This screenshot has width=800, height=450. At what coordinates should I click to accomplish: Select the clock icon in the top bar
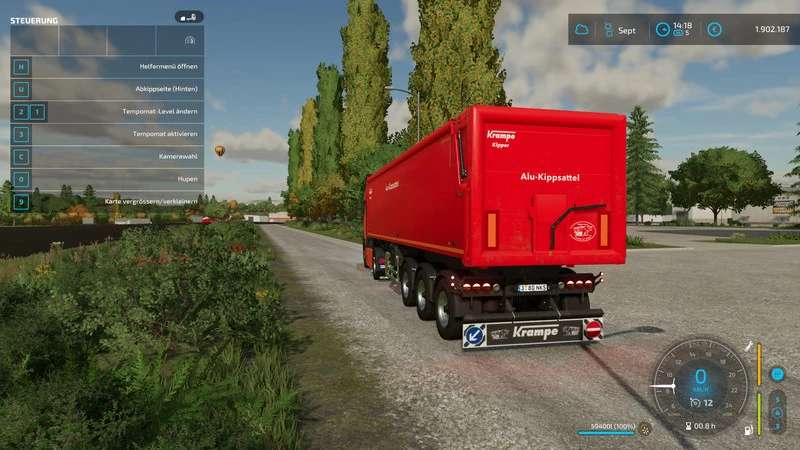pyautogui.click(x=662, y=30)
